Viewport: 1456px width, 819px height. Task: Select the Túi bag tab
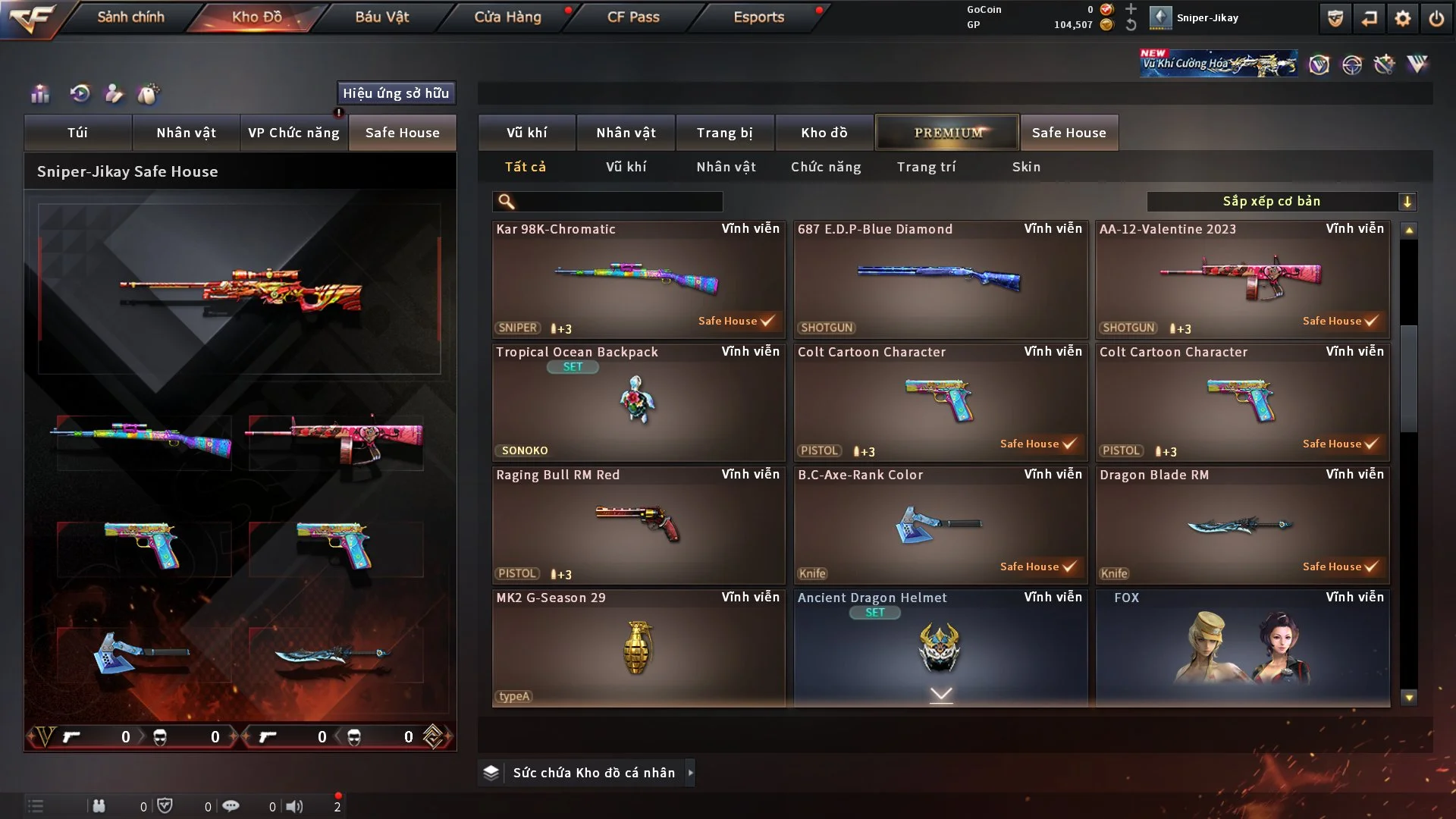pyautogui.click(x=77, y=133)
